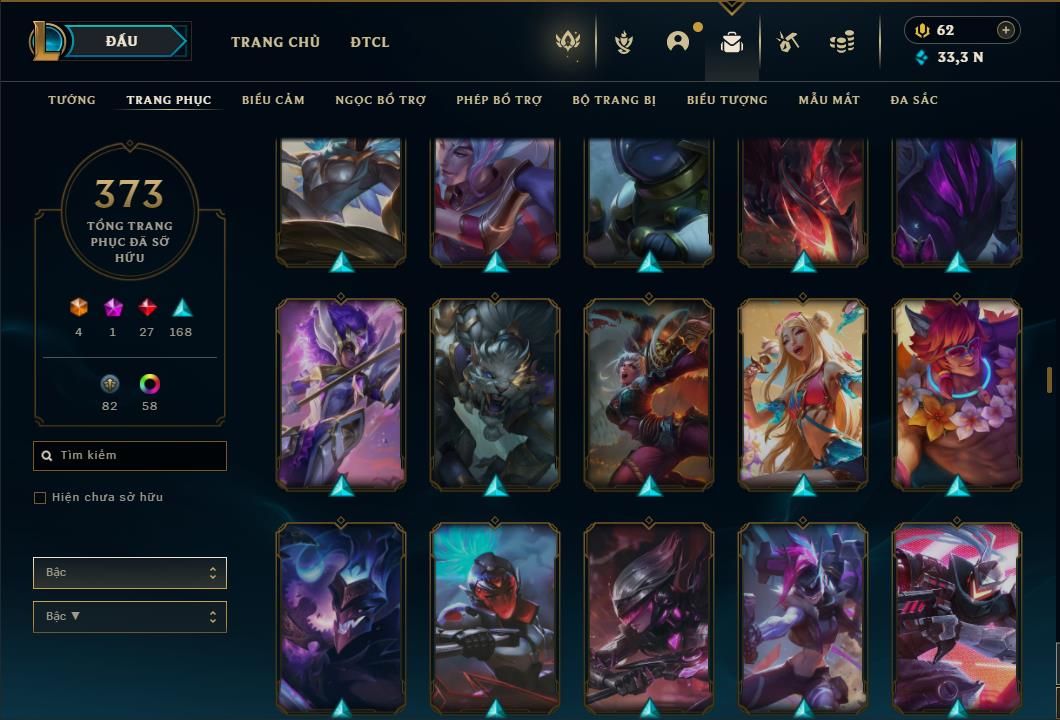
Task: Open the Bậc ▼ sort dropdown
Action: (x=130, y=617)
